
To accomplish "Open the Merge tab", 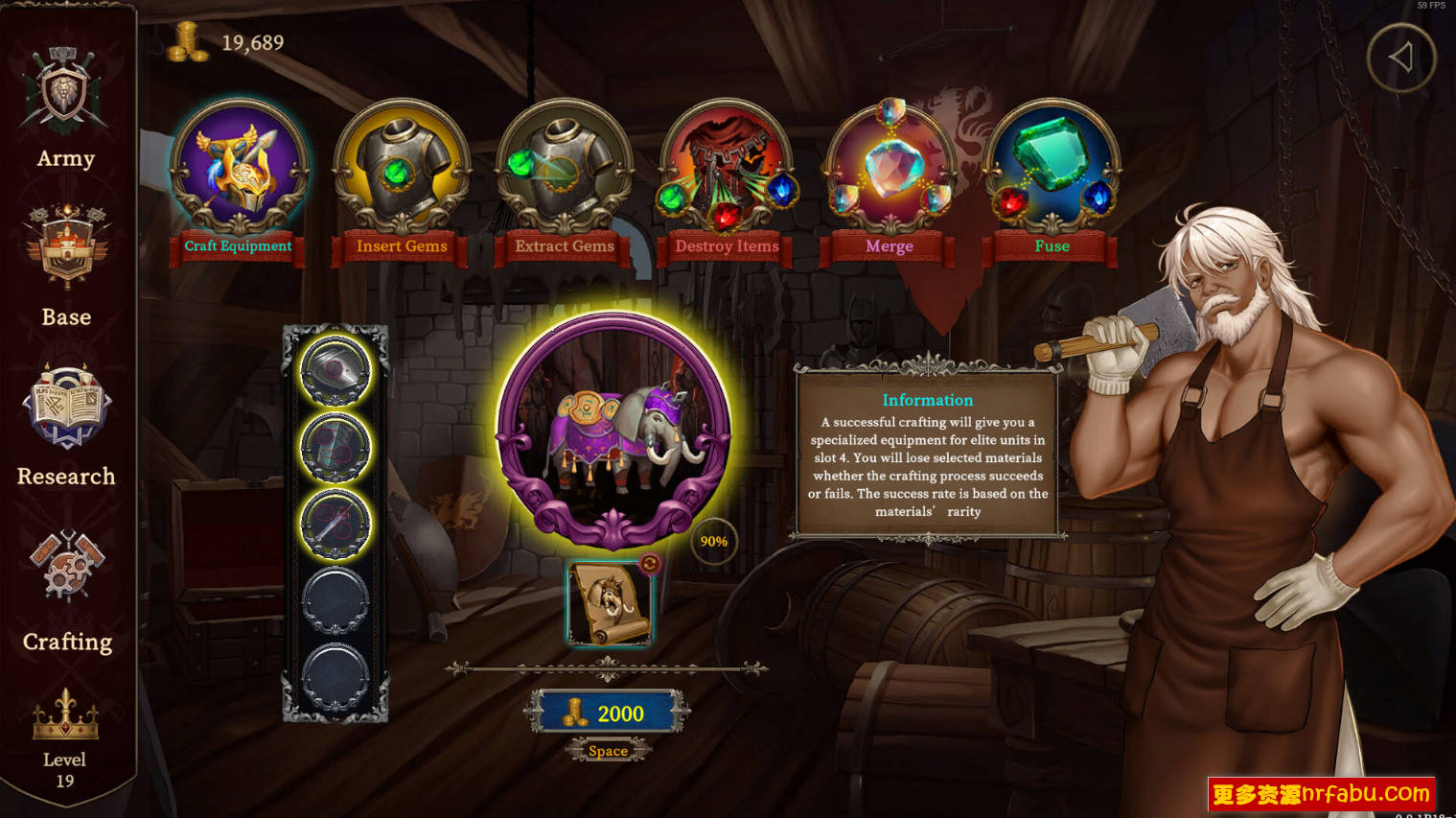I will pos(890,171).
